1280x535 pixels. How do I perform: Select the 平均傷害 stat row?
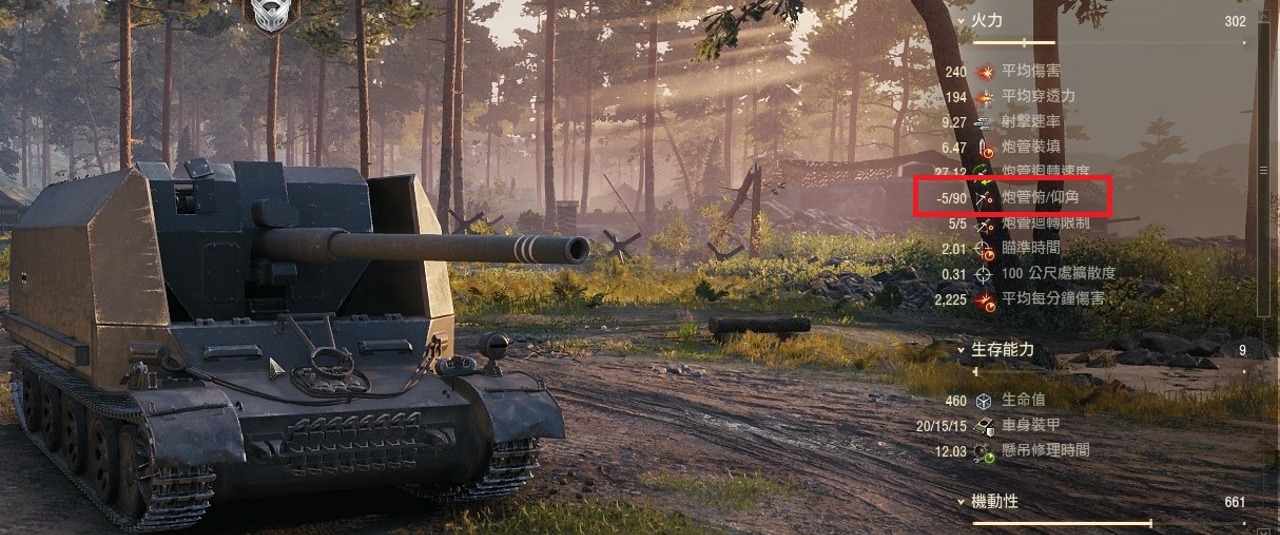(x=1030, y=72)
